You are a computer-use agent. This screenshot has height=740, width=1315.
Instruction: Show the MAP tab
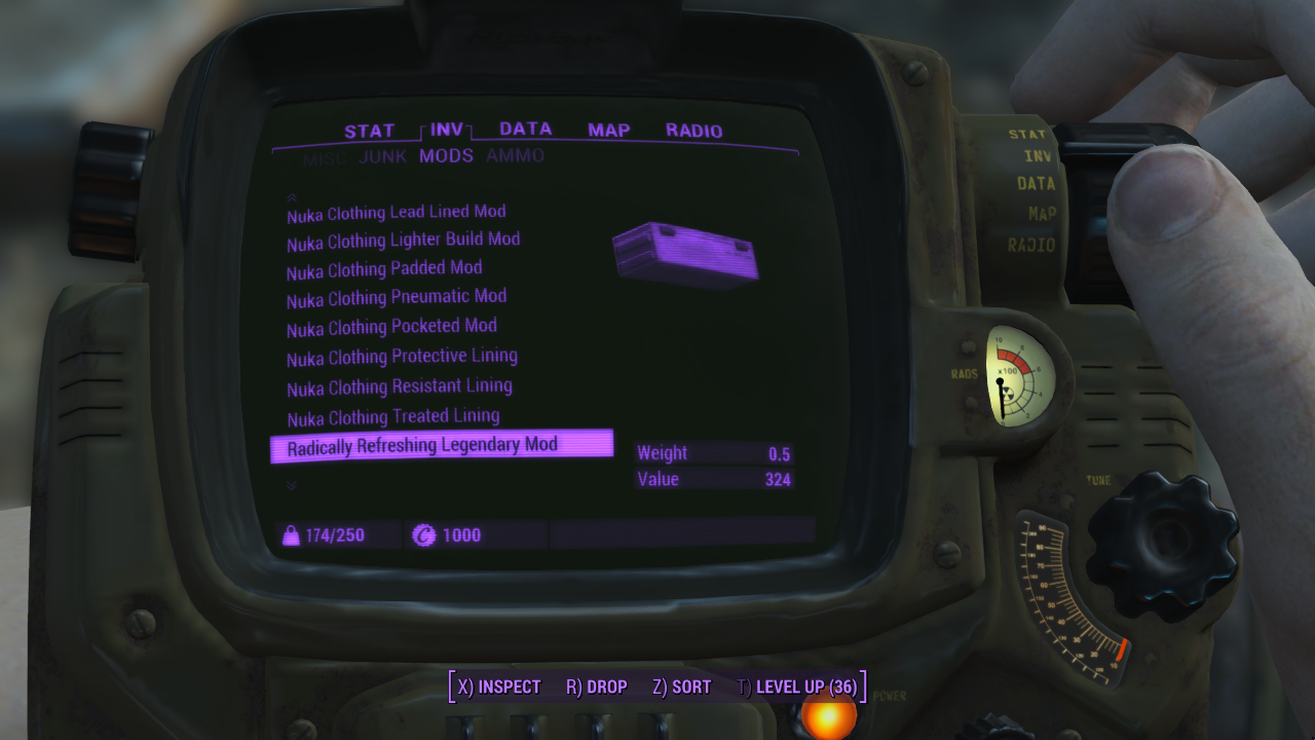[608, 130]
